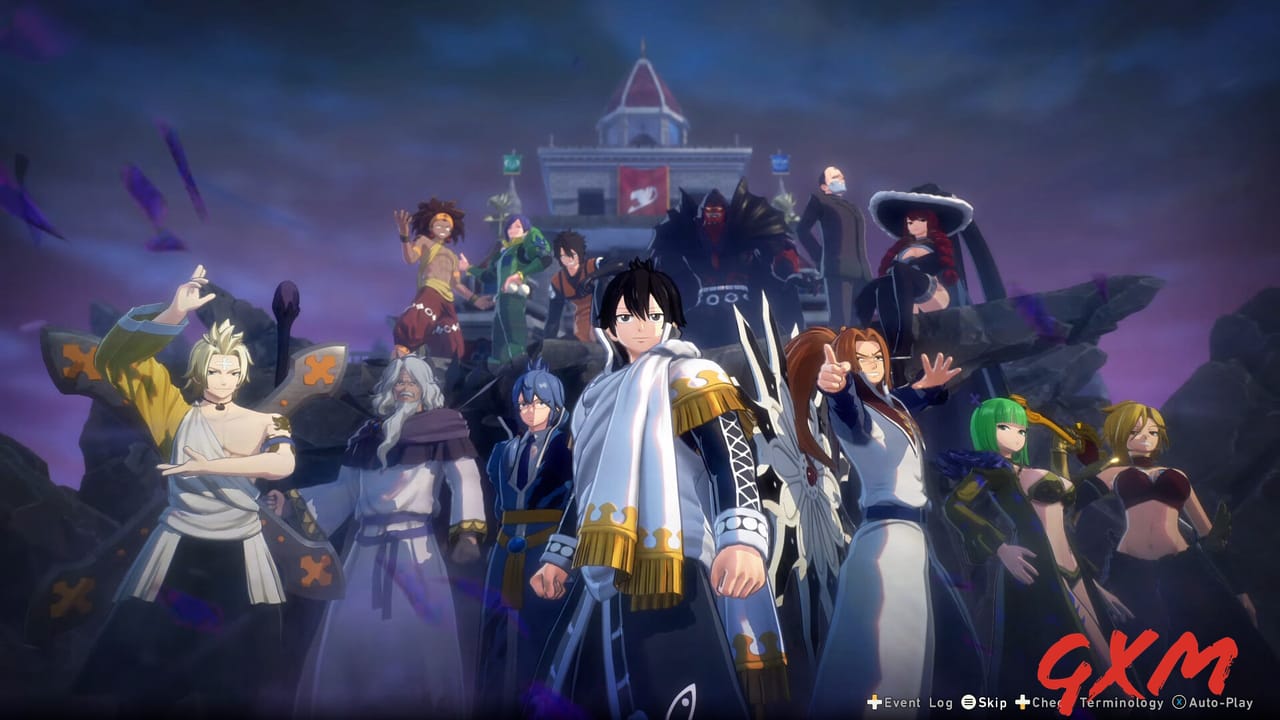Click the plus icon before Check Terminology
The height and width of the screenshot is (720, 1280).
1020,704
